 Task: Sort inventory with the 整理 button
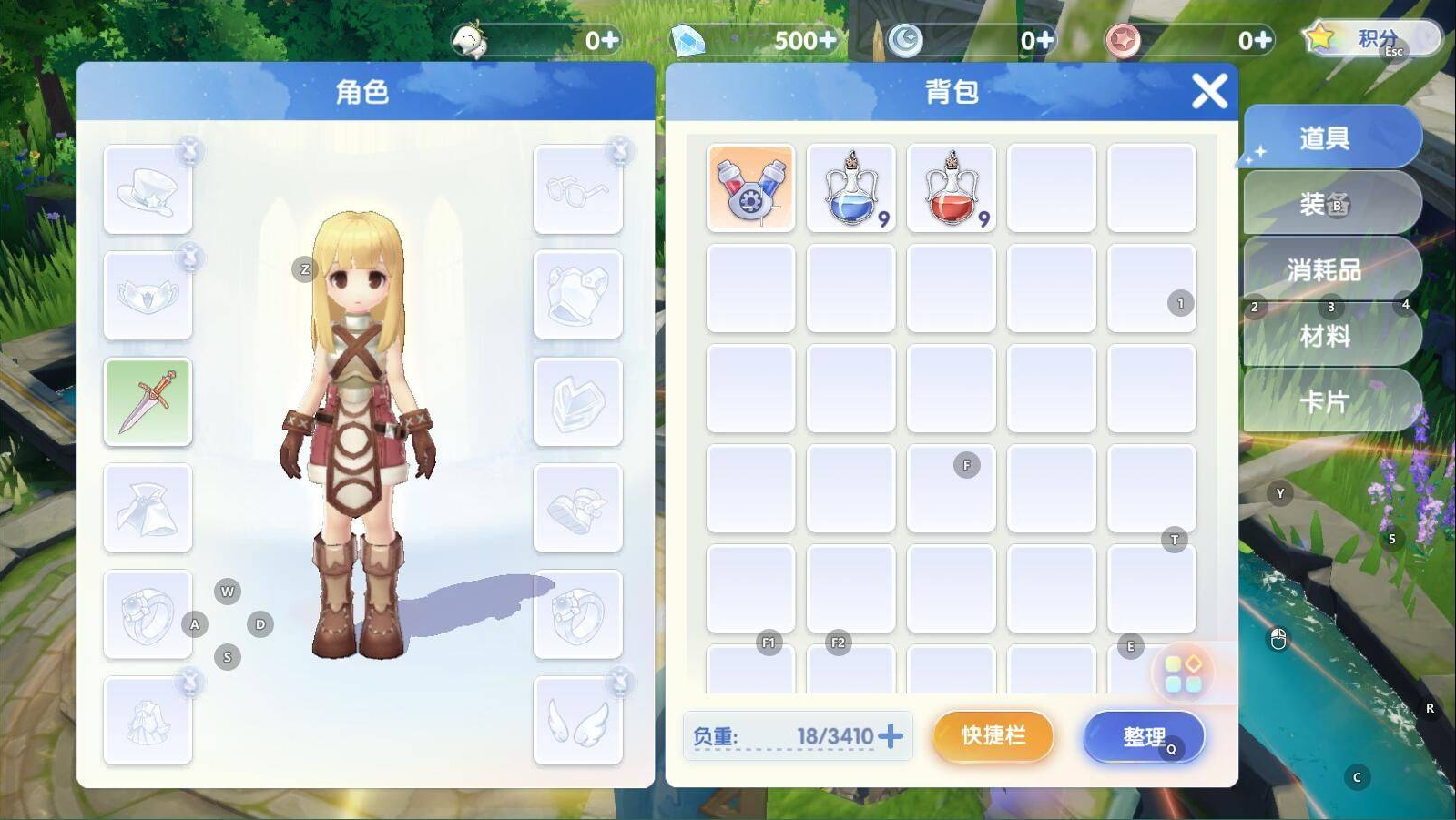1144,736
